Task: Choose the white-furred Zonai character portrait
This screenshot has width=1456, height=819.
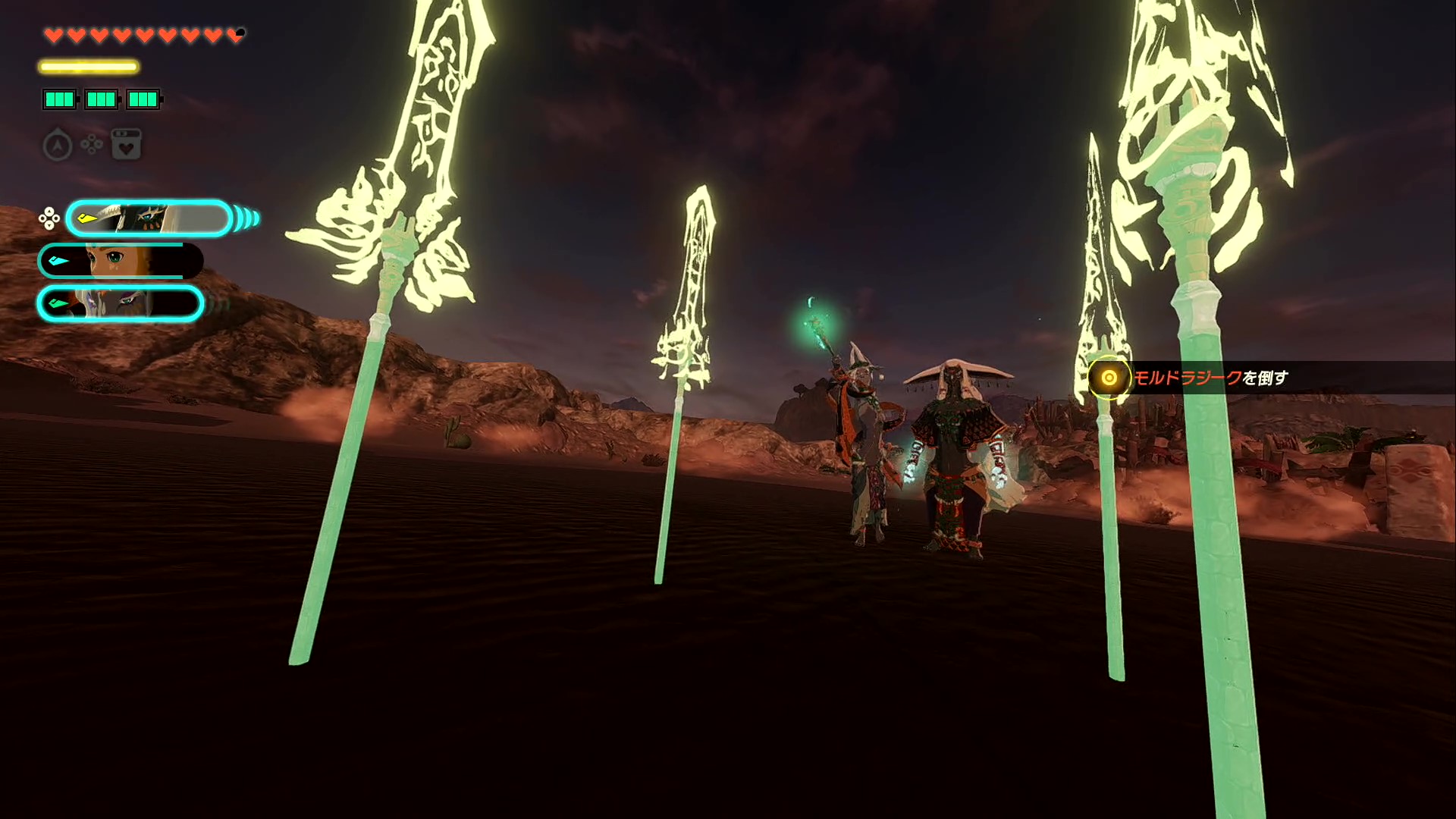Action: tap(121, 303)
